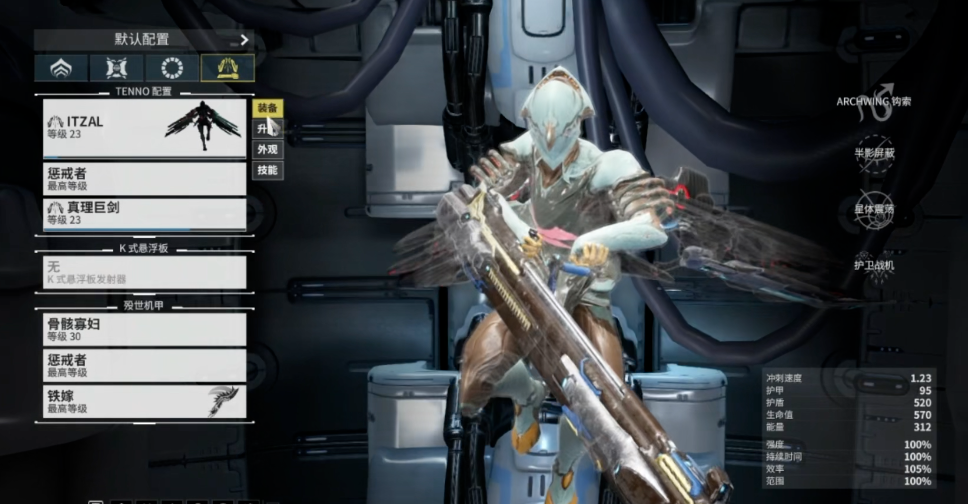968x504 pixels.
Task: View the ARCHWING 钩索 ability
Action: pos(873,88)
